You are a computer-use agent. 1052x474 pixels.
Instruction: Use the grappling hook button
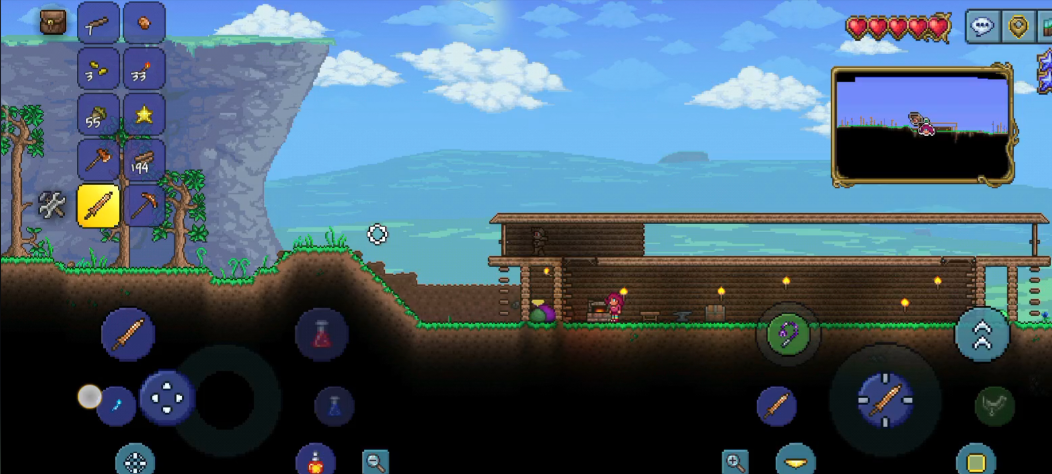(x=788, y=332)
